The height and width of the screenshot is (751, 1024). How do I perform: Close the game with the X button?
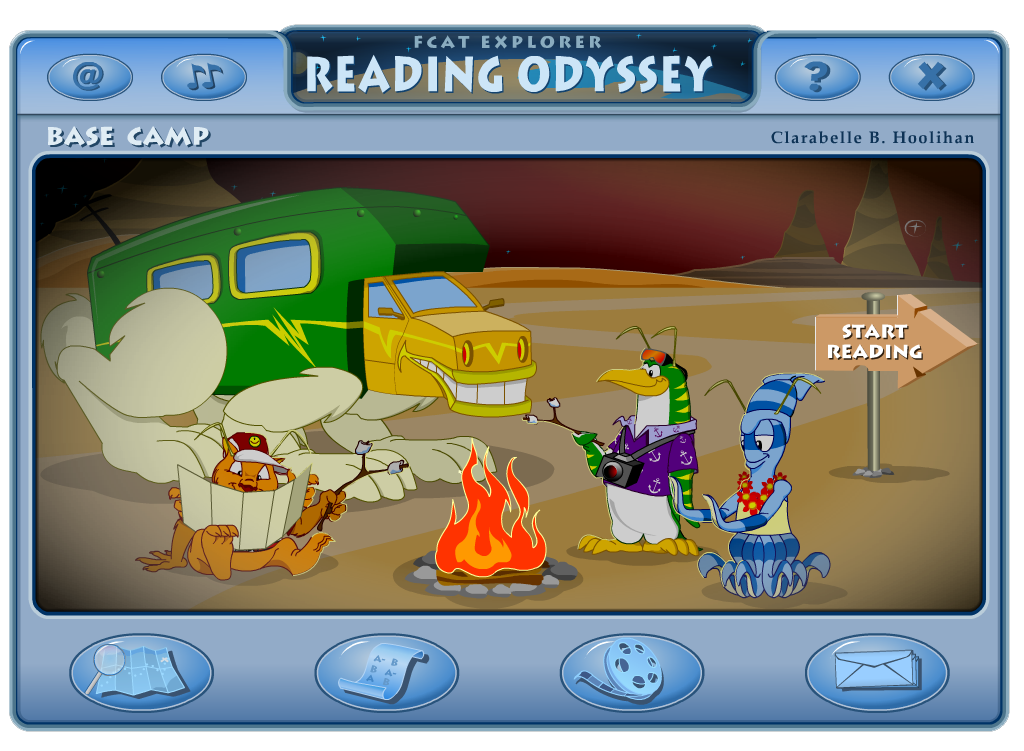[931, 76]
